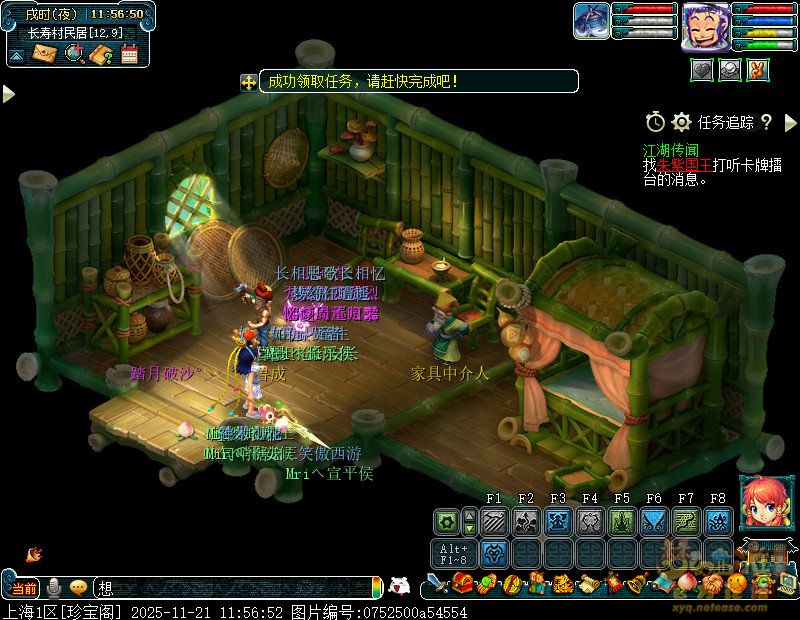Image resolution: width=800 pixels, height=620 pixels.
Task: Use the F8 blue skill
Action: [717, 521]
